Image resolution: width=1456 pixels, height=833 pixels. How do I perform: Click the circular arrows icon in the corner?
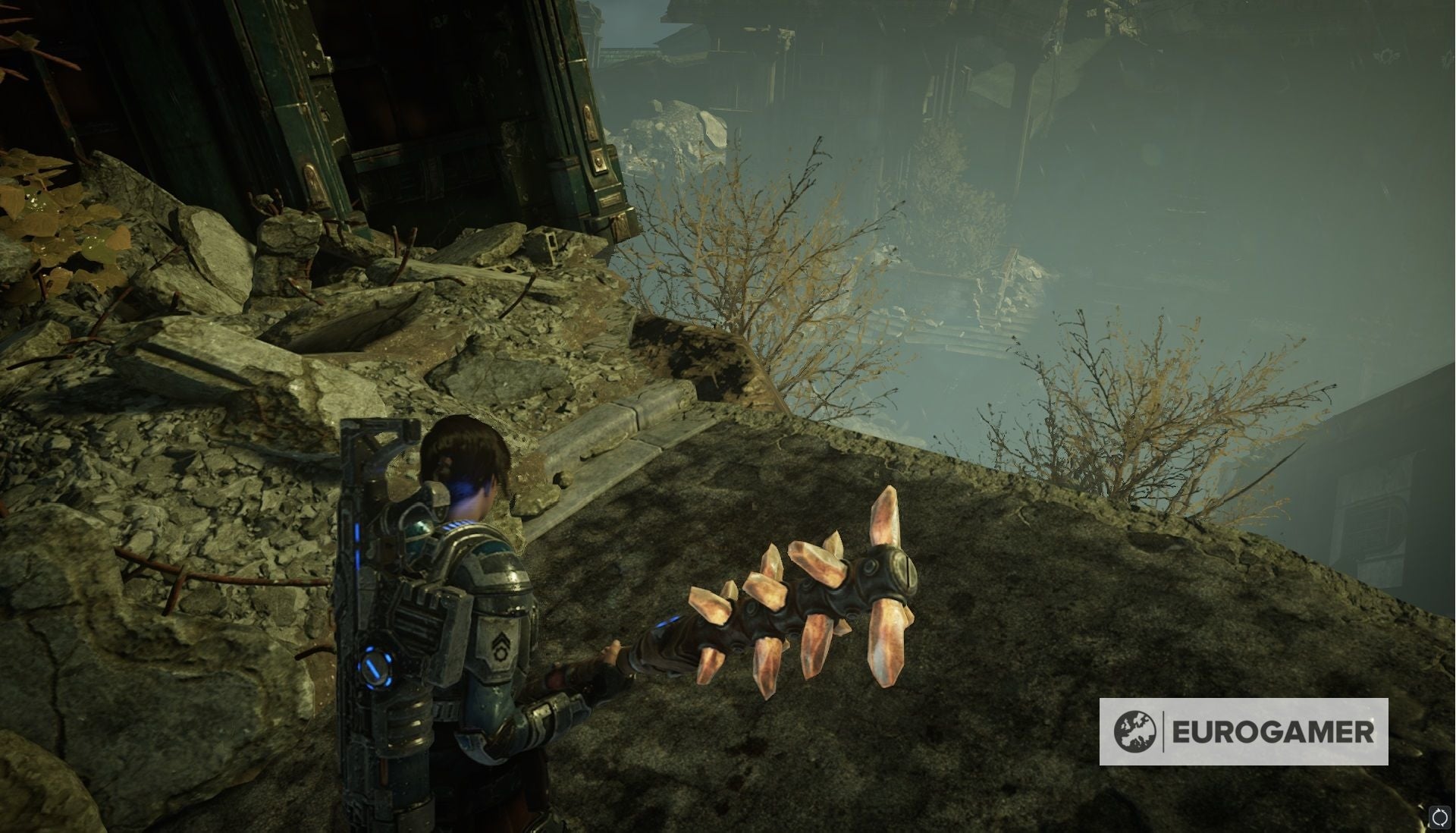[x=1439, y=817]
